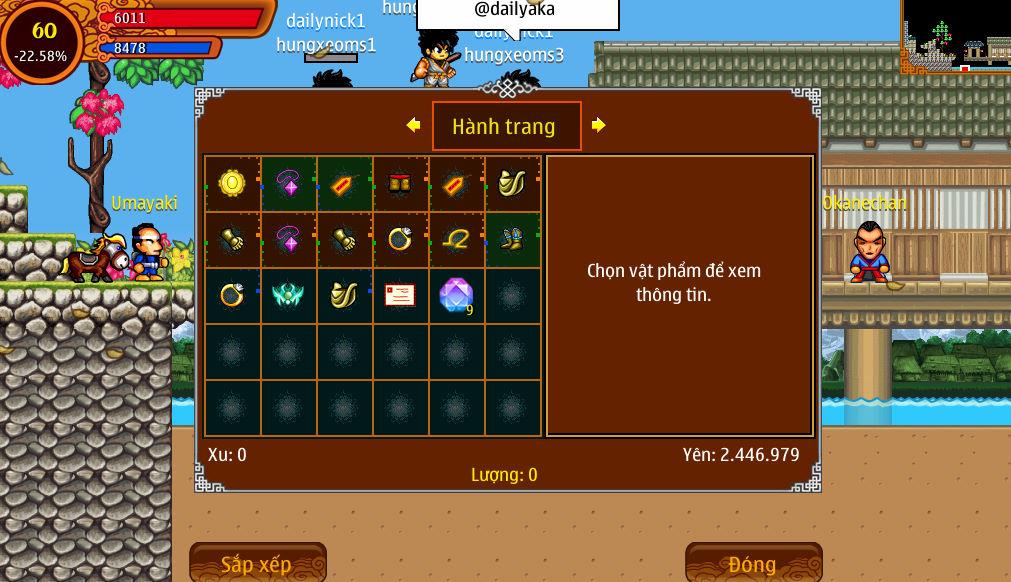
Task: Select the Hành trang tab title
Action: [506, 126]
